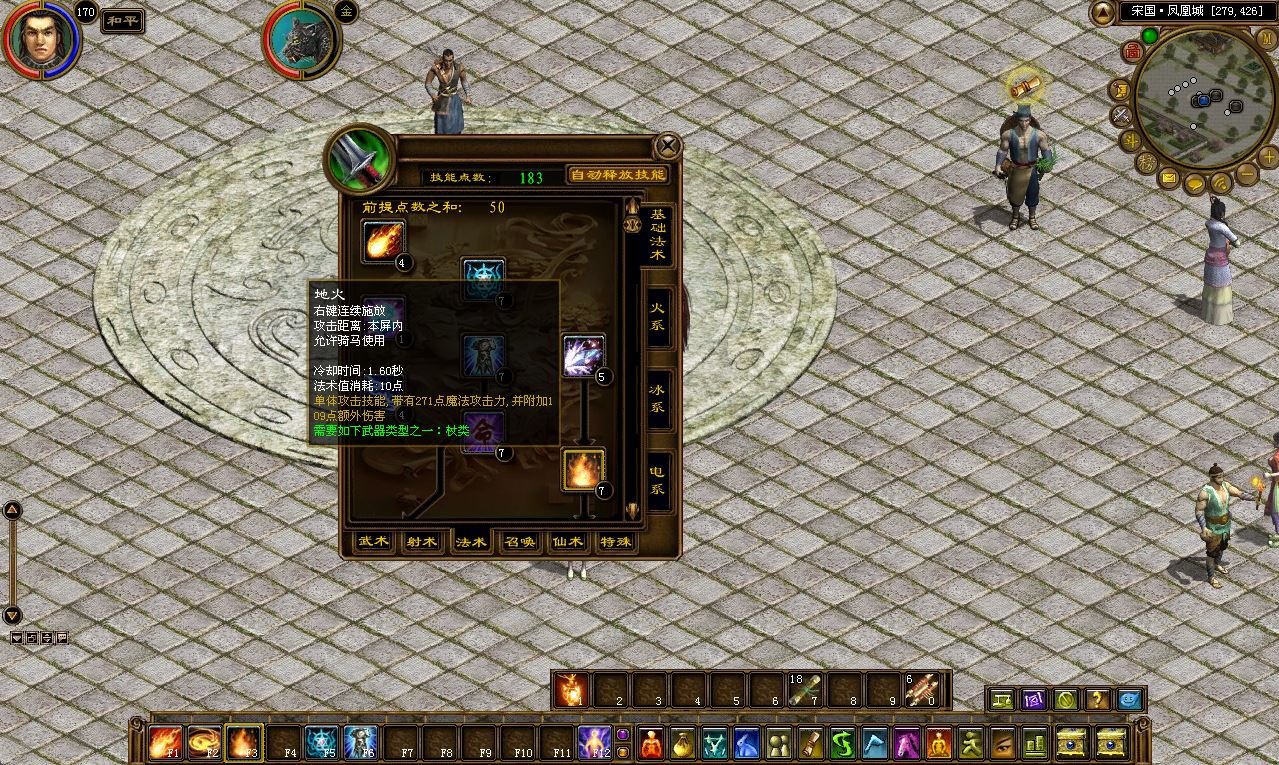Select the 特殊 special skills tab
The image size is (1279, 765).
tap(615, 541)
